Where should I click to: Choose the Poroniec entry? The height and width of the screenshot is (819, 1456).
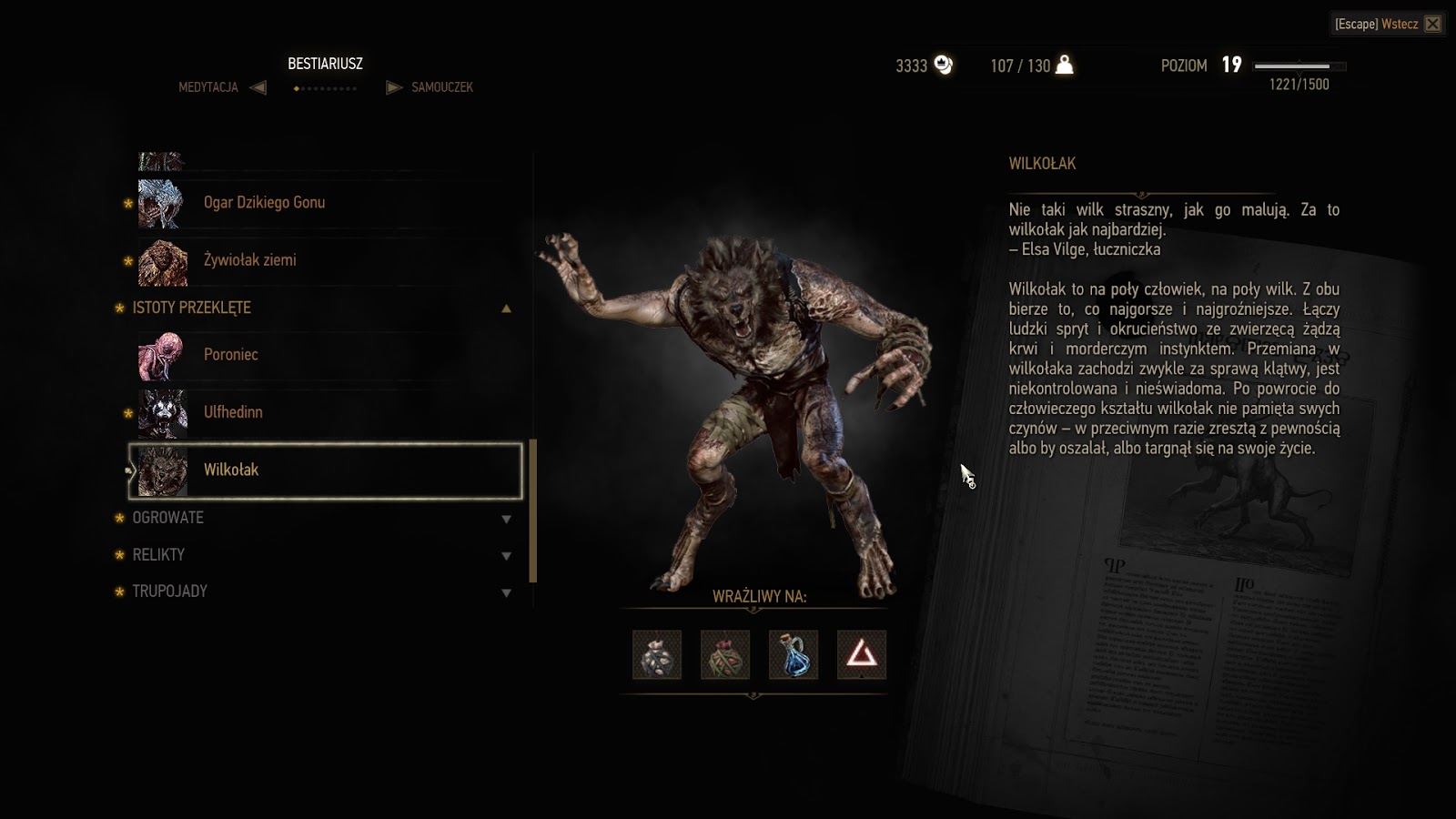pyautogui.click(x=231, y=355)
